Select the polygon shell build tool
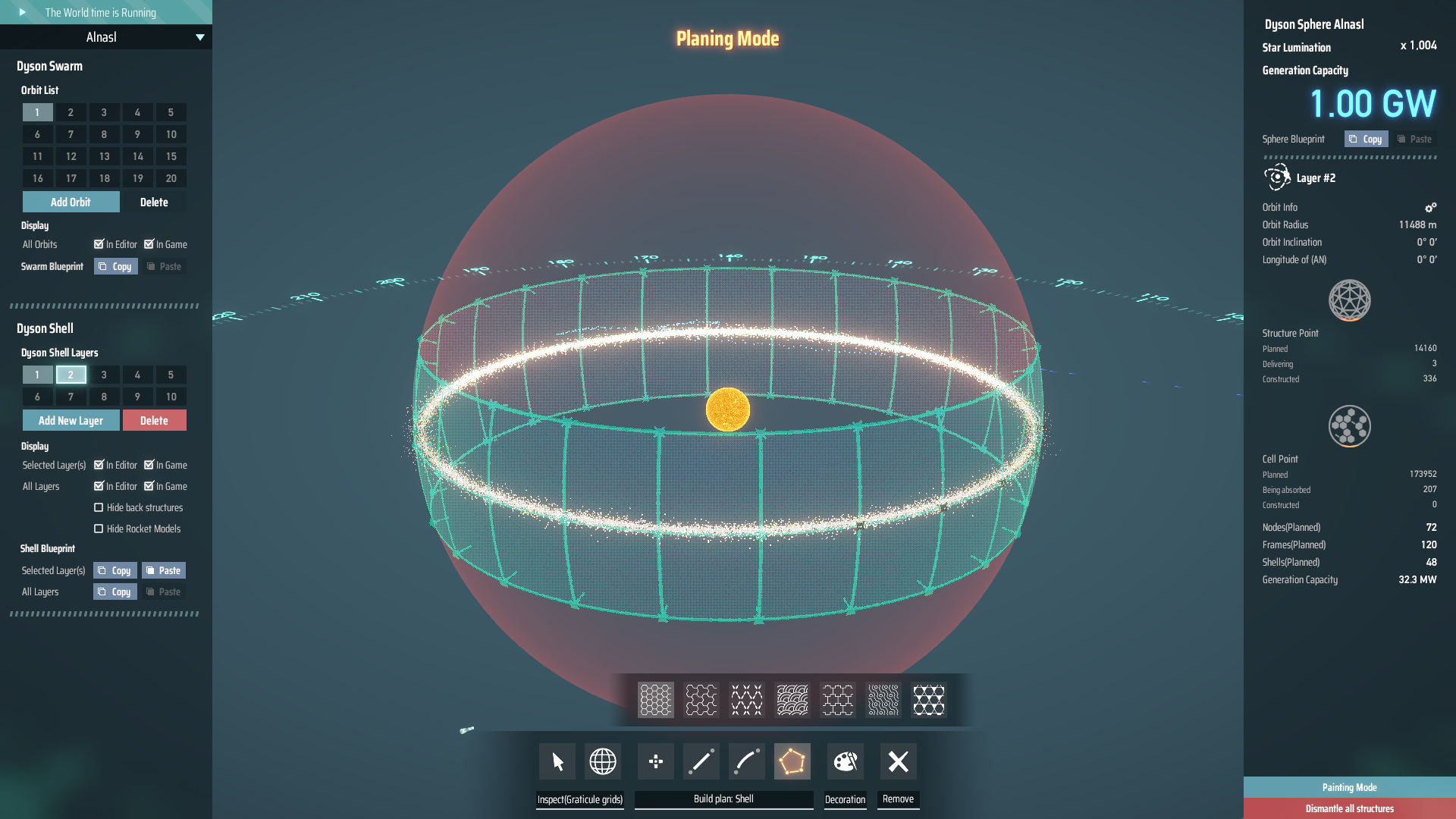1456x819 pixels. [792, 761]
